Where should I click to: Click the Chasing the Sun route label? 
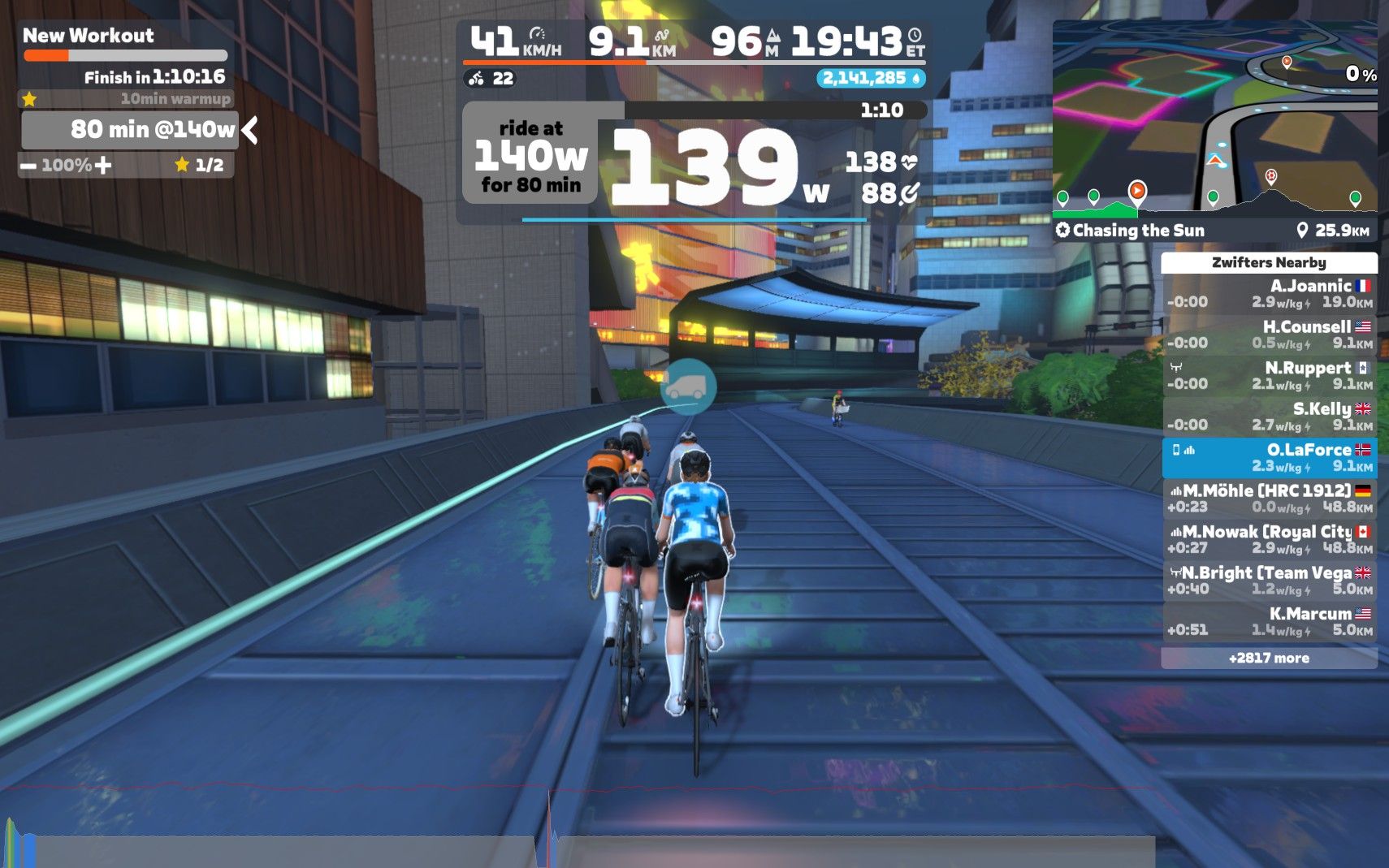[1137, 231]
